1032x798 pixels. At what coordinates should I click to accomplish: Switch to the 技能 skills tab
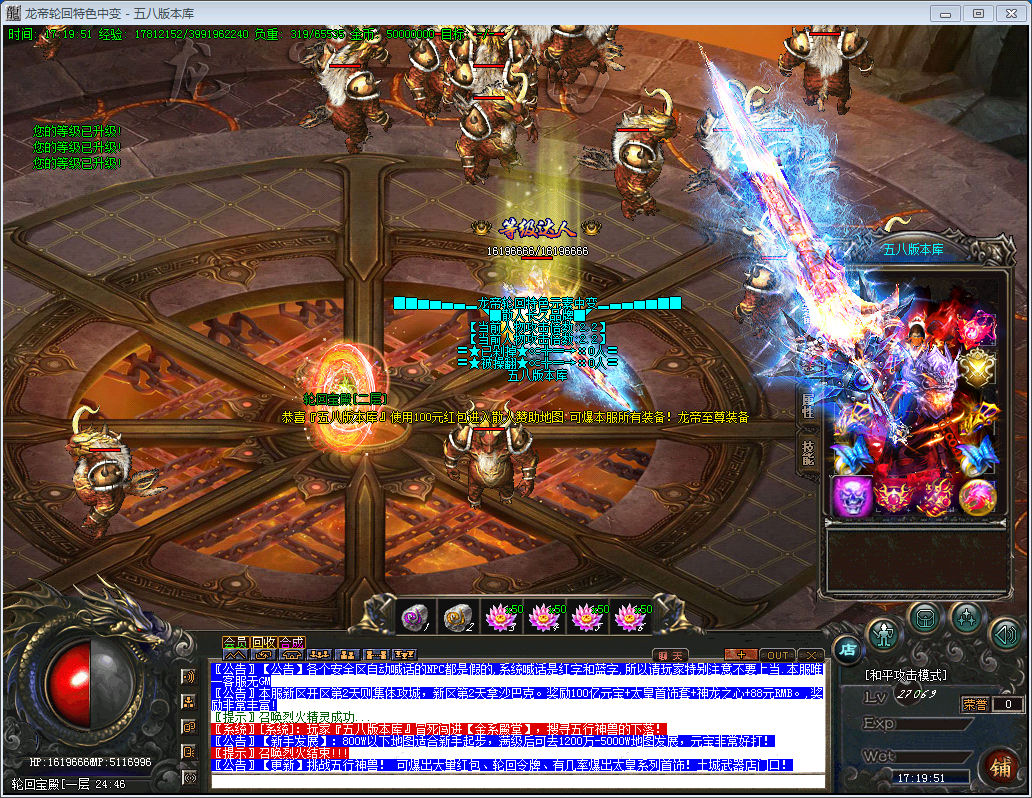(808, 452)
